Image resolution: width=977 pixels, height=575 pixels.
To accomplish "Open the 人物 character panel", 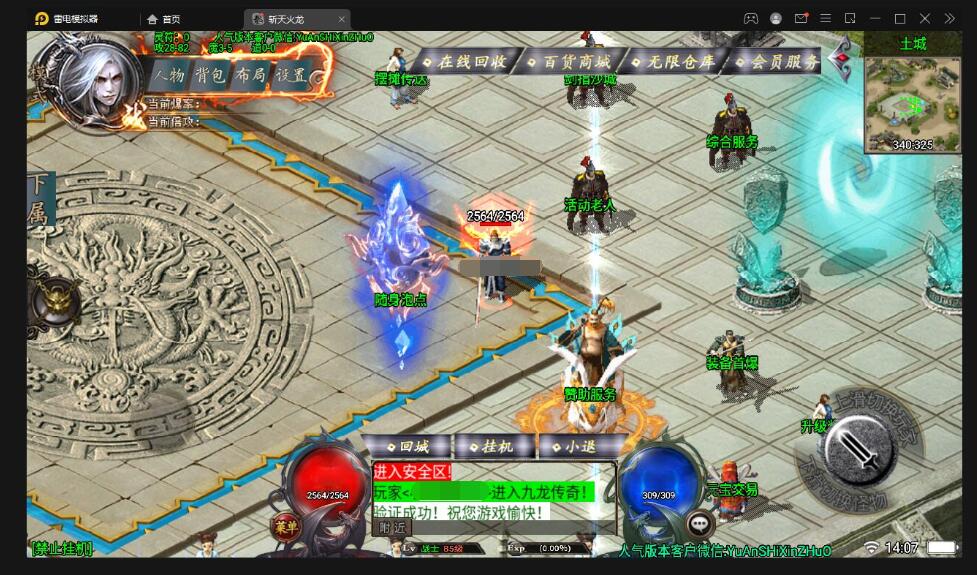I will click(x=168, y=75).
